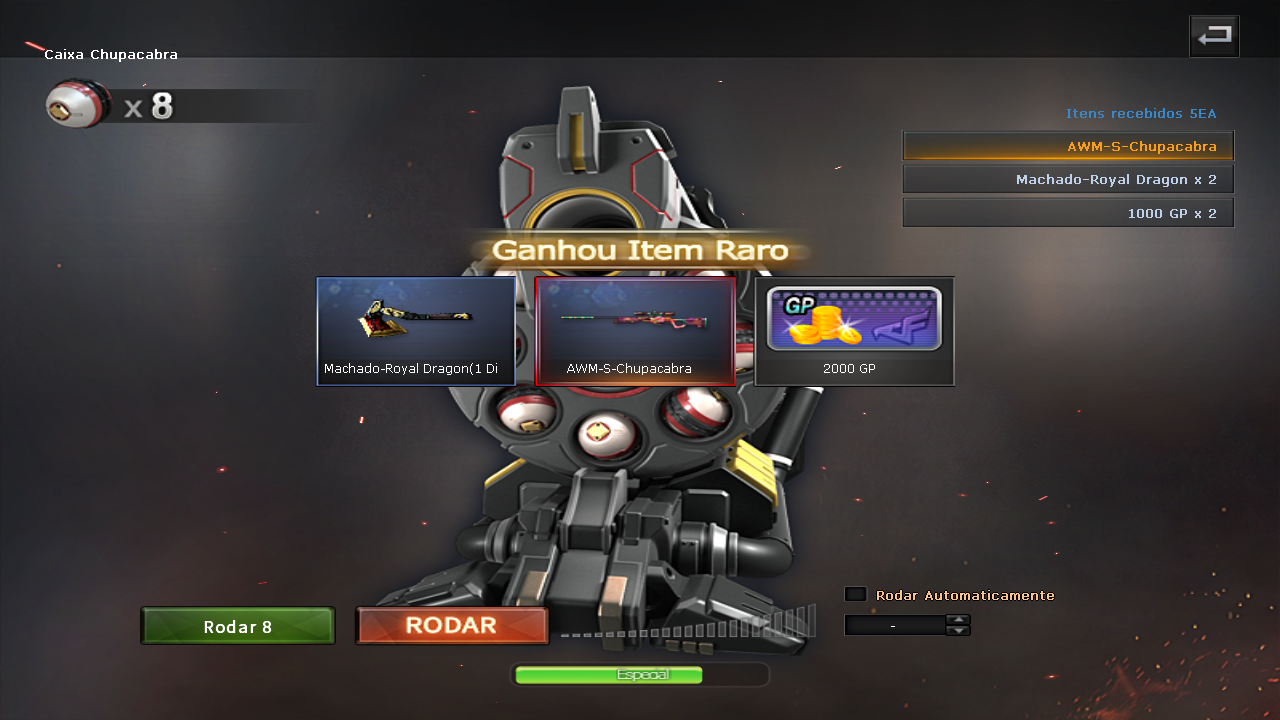This screenshot has width=1280, height=720.
Task: Click the red RODAR spin button
Action: tap(451, 626)
